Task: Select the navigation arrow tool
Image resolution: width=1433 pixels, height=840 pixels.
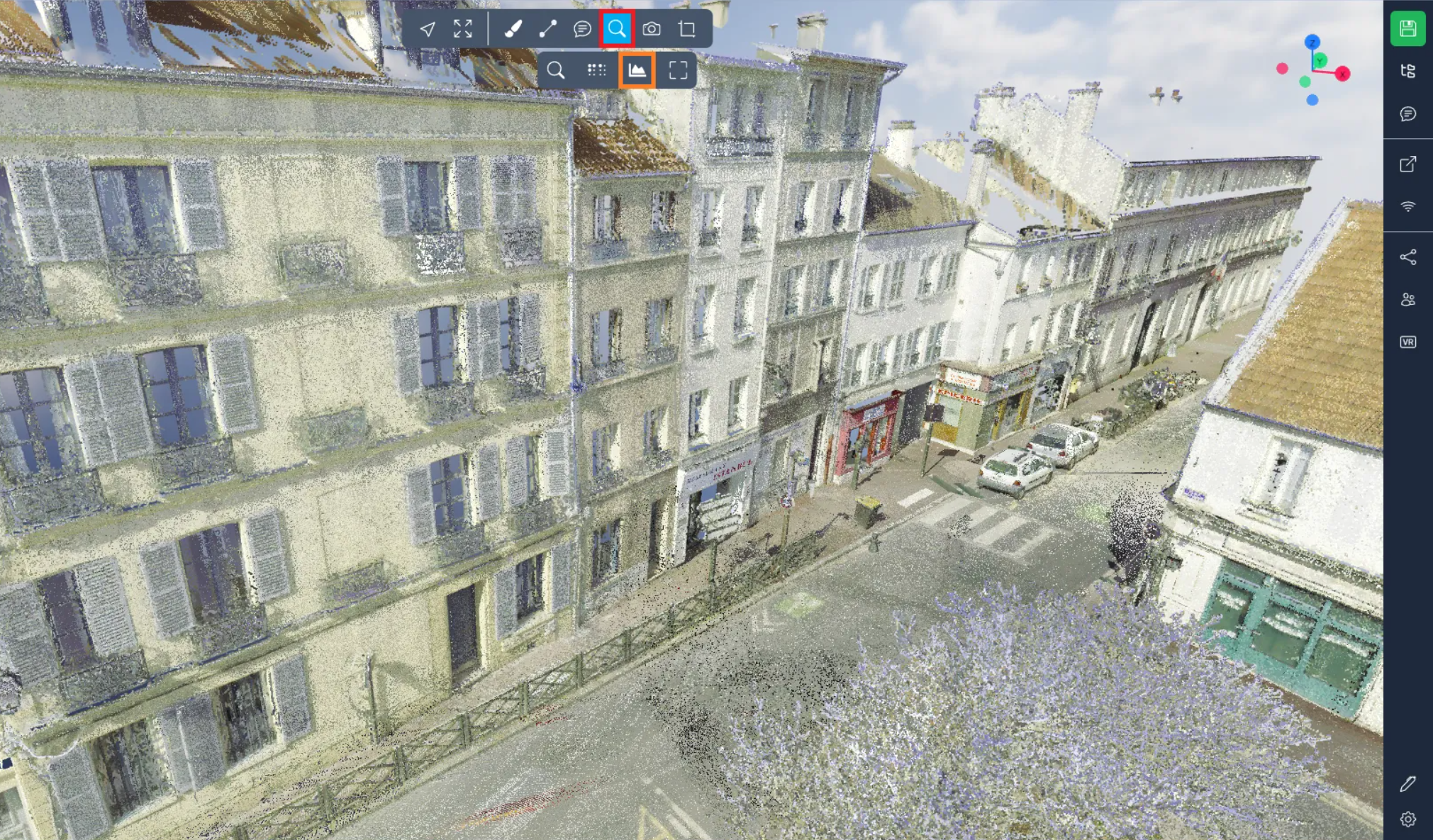Action: (x=427, y=29)
